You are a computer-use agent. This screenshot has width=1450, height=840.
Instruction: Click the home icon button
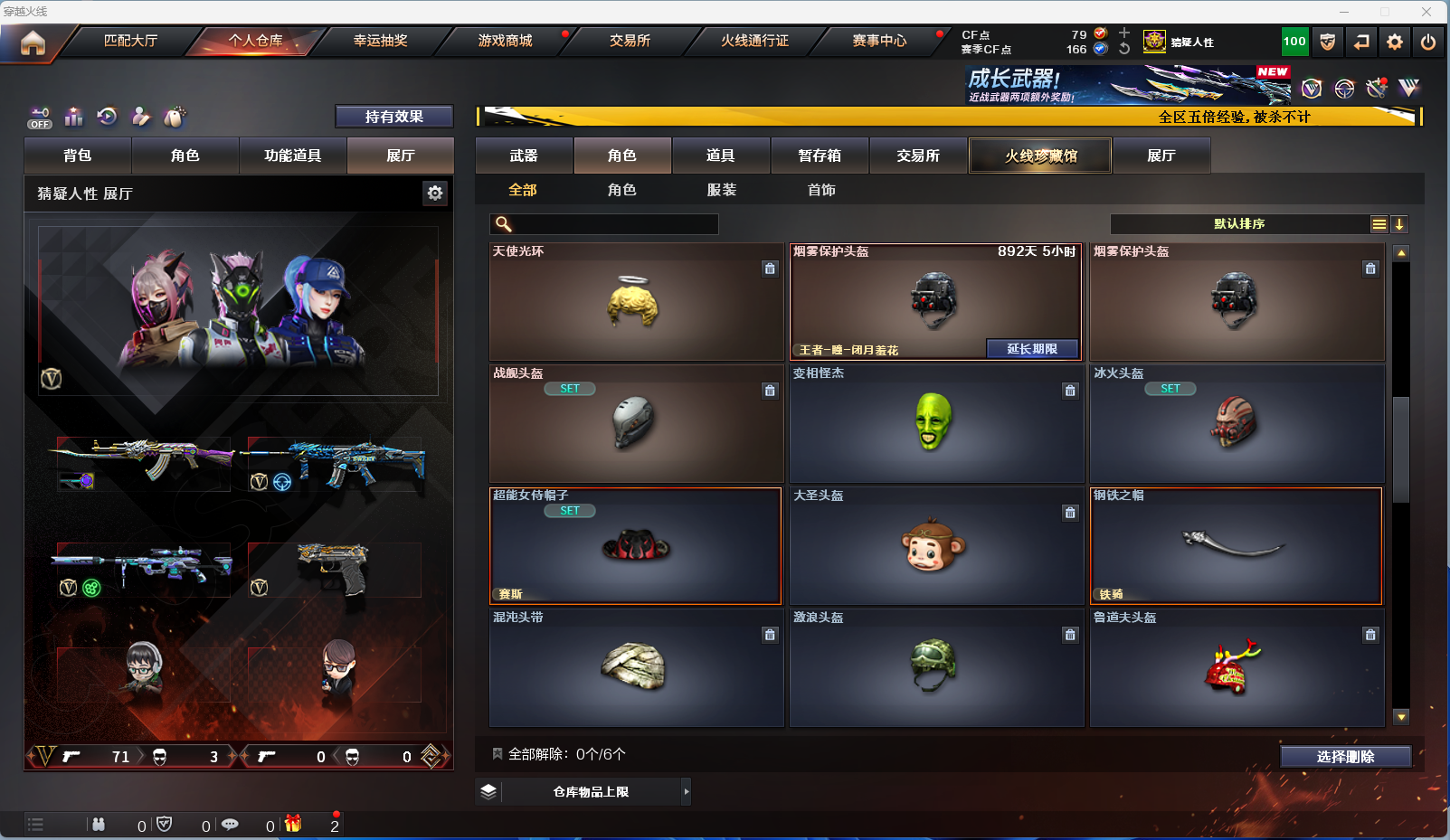pos(33,42)
